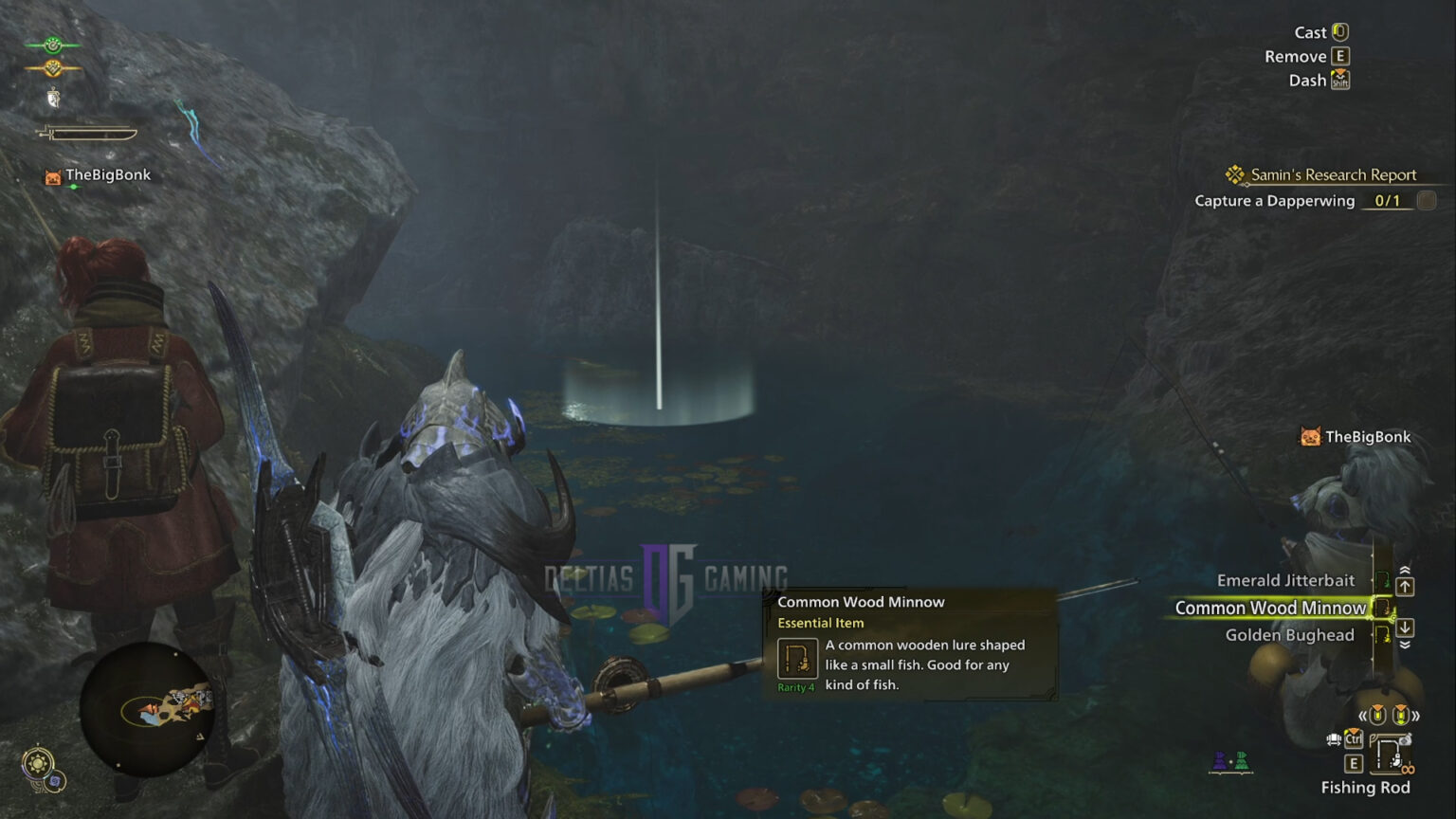Screen dimensions: 1456x819
Task: Select the Emerald Jitterbait lure
Action: point(1284,580)
